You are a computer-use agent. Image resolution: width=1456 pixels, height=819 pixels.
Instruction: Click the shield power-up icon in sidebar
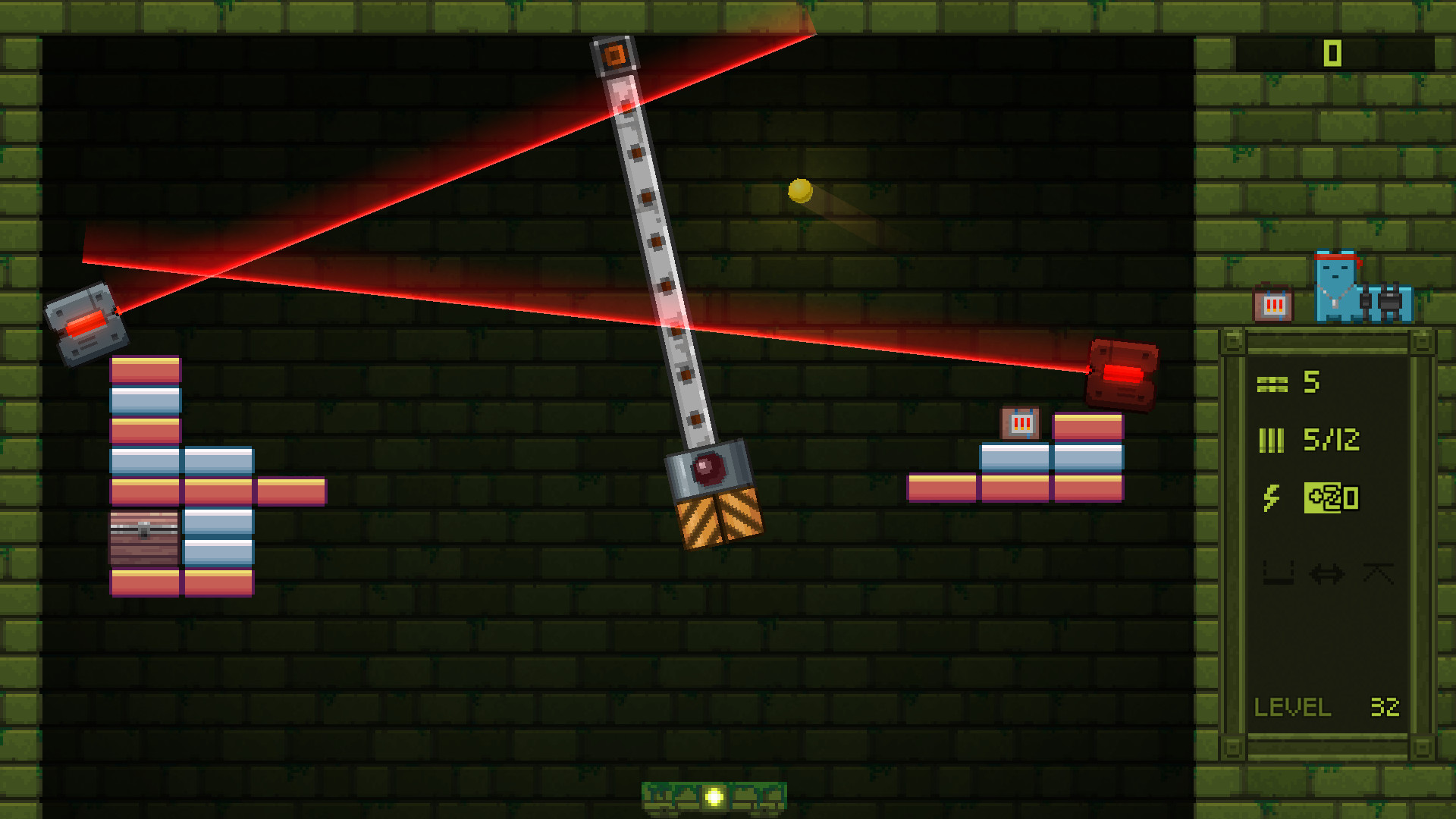pyautogui.click(x=1379, y=574)
